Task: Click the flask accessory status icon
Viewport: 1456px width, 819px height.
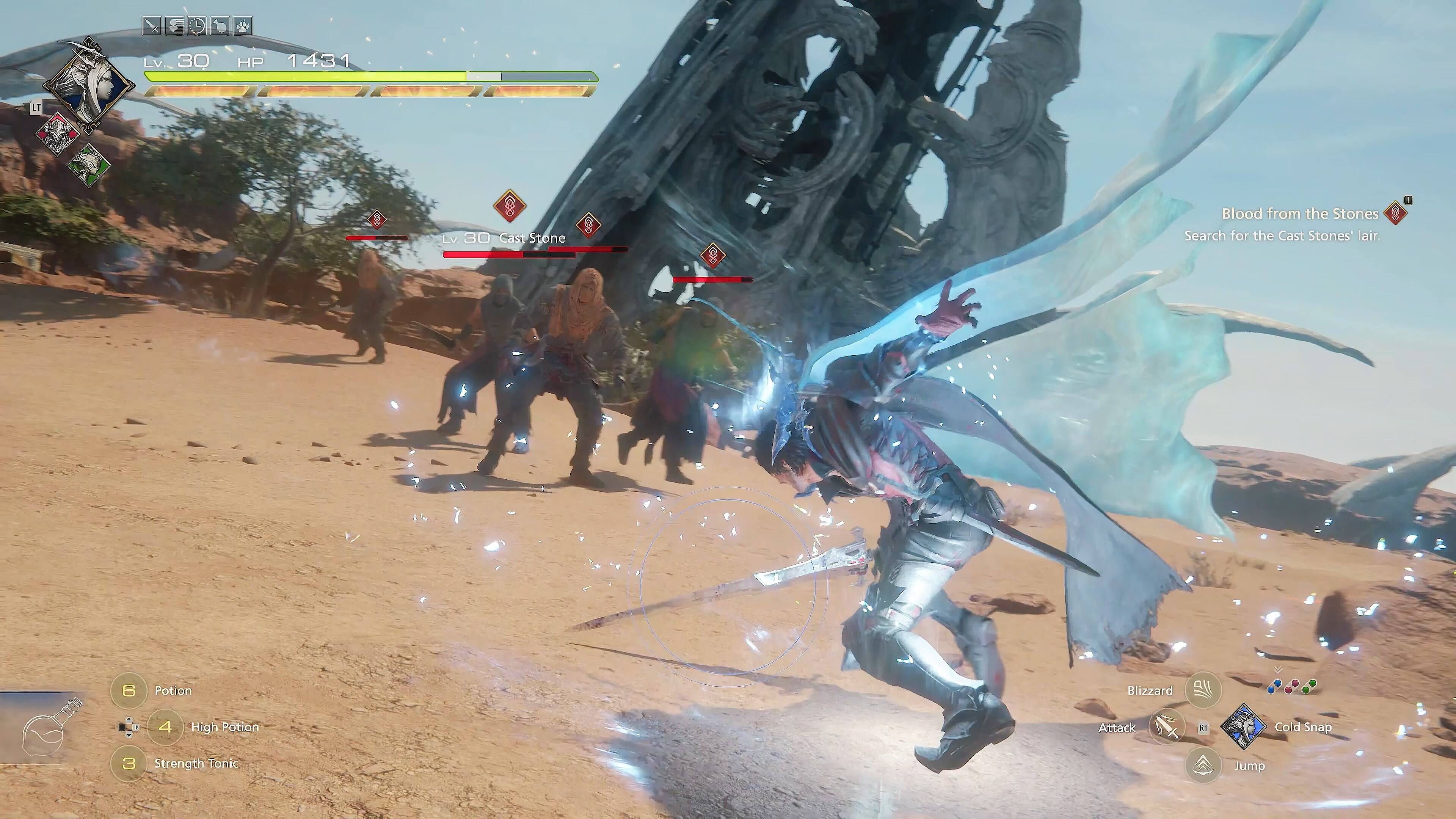Action: 220,26
